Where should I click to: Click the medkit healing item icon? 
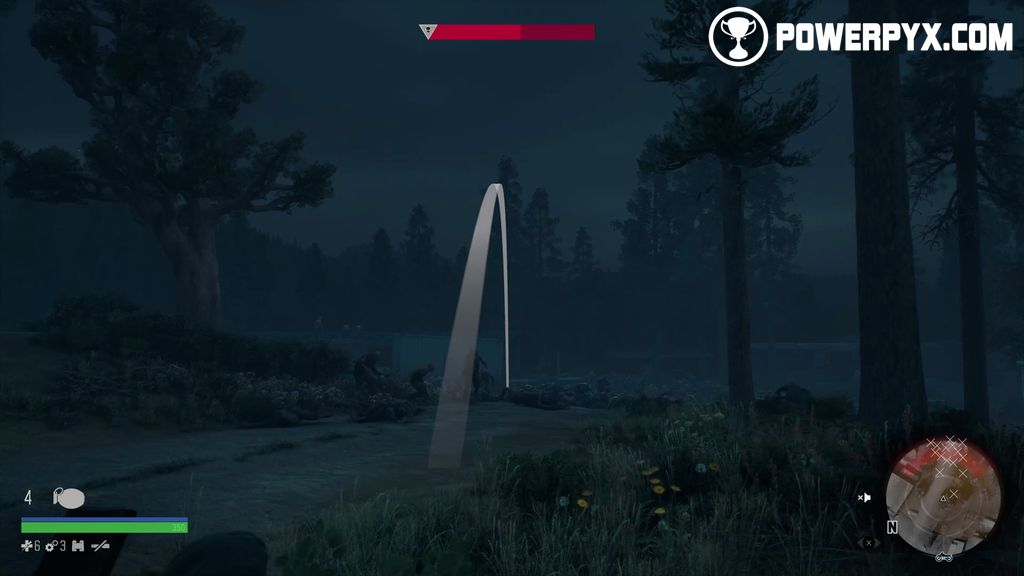[28, 546]
